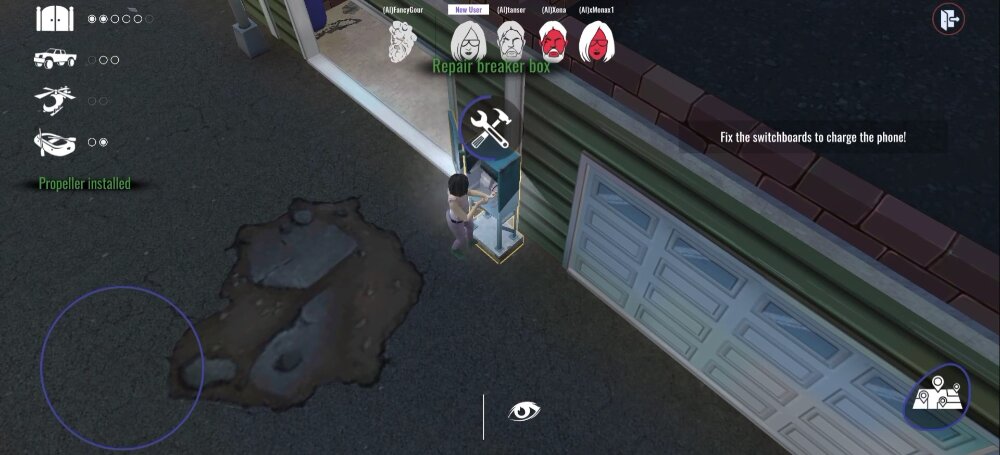Select the helicopter escape objective icon
This screenshot has width=1000, height=455.
coord(55,100)
